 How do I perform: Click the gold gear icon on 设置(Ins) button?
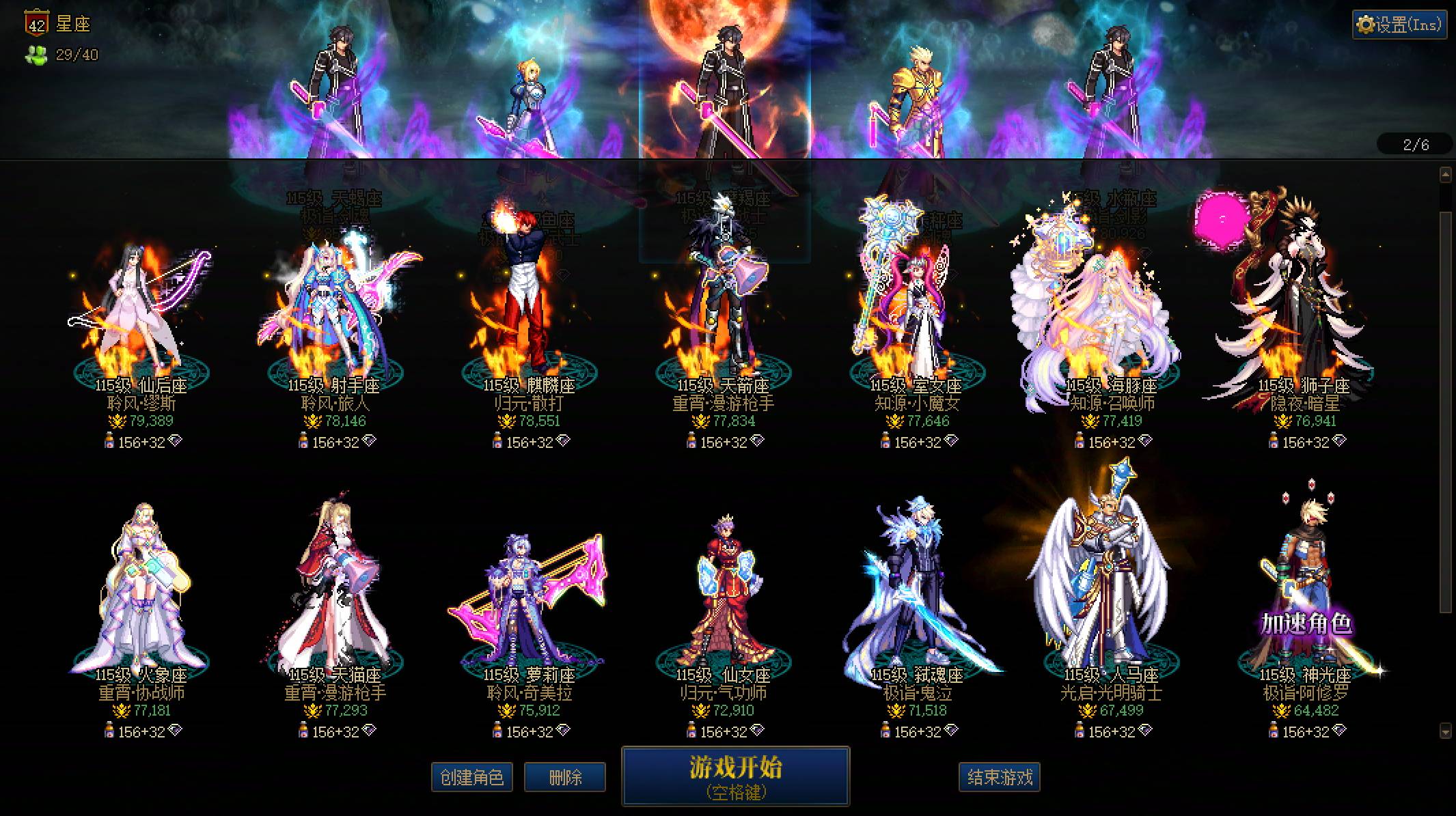[x=1367, y=23]
